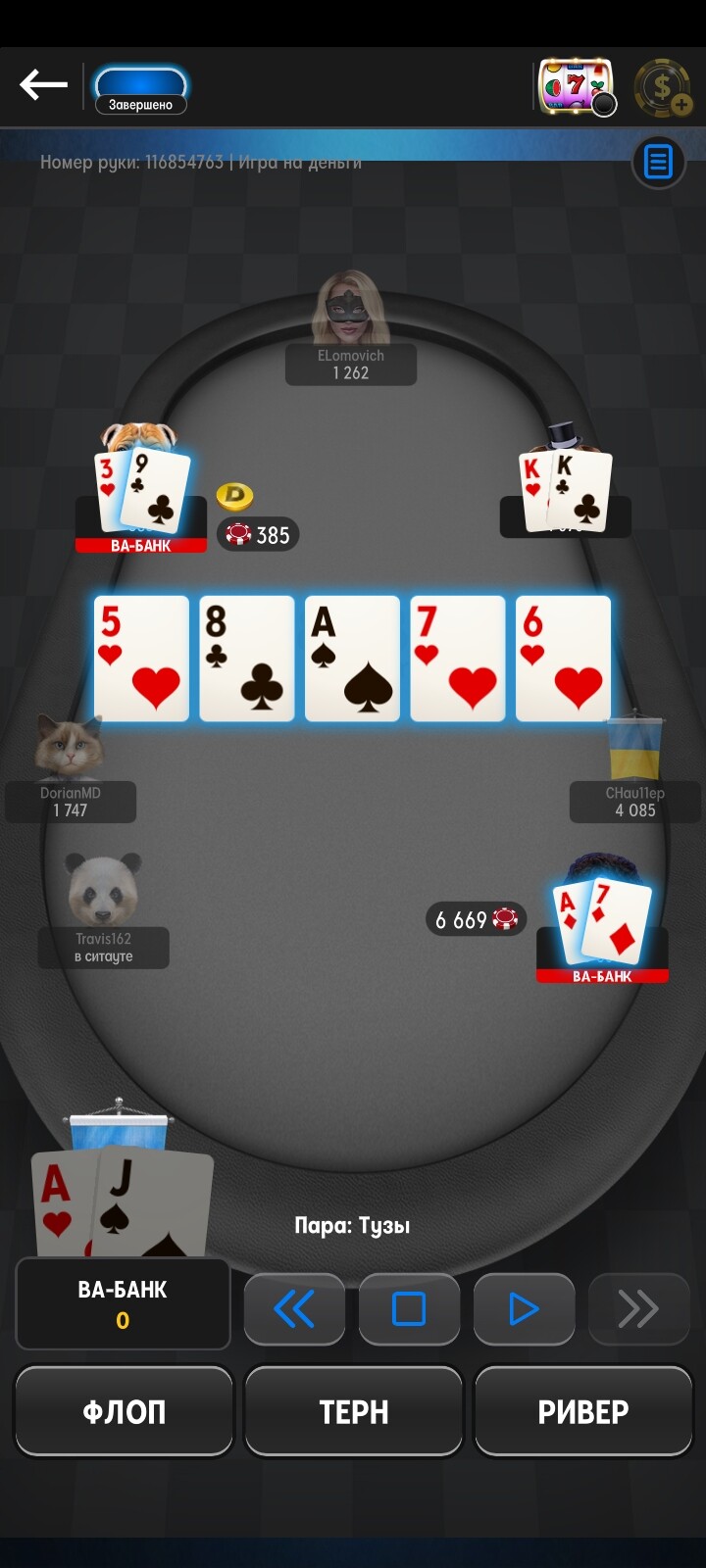
Task: Rewind the hand replay
Action: click(x=294, y=1308)
